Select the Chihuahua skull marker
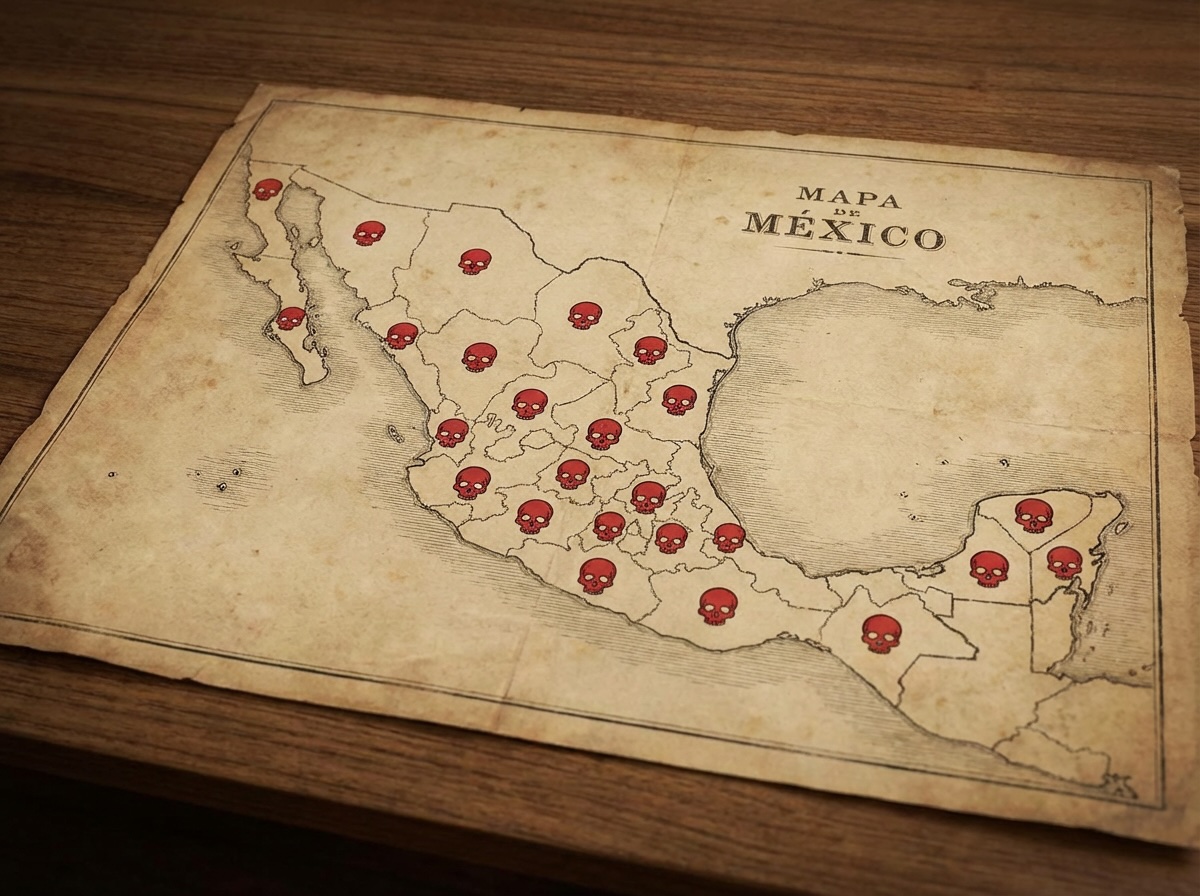 click(475, 261)
